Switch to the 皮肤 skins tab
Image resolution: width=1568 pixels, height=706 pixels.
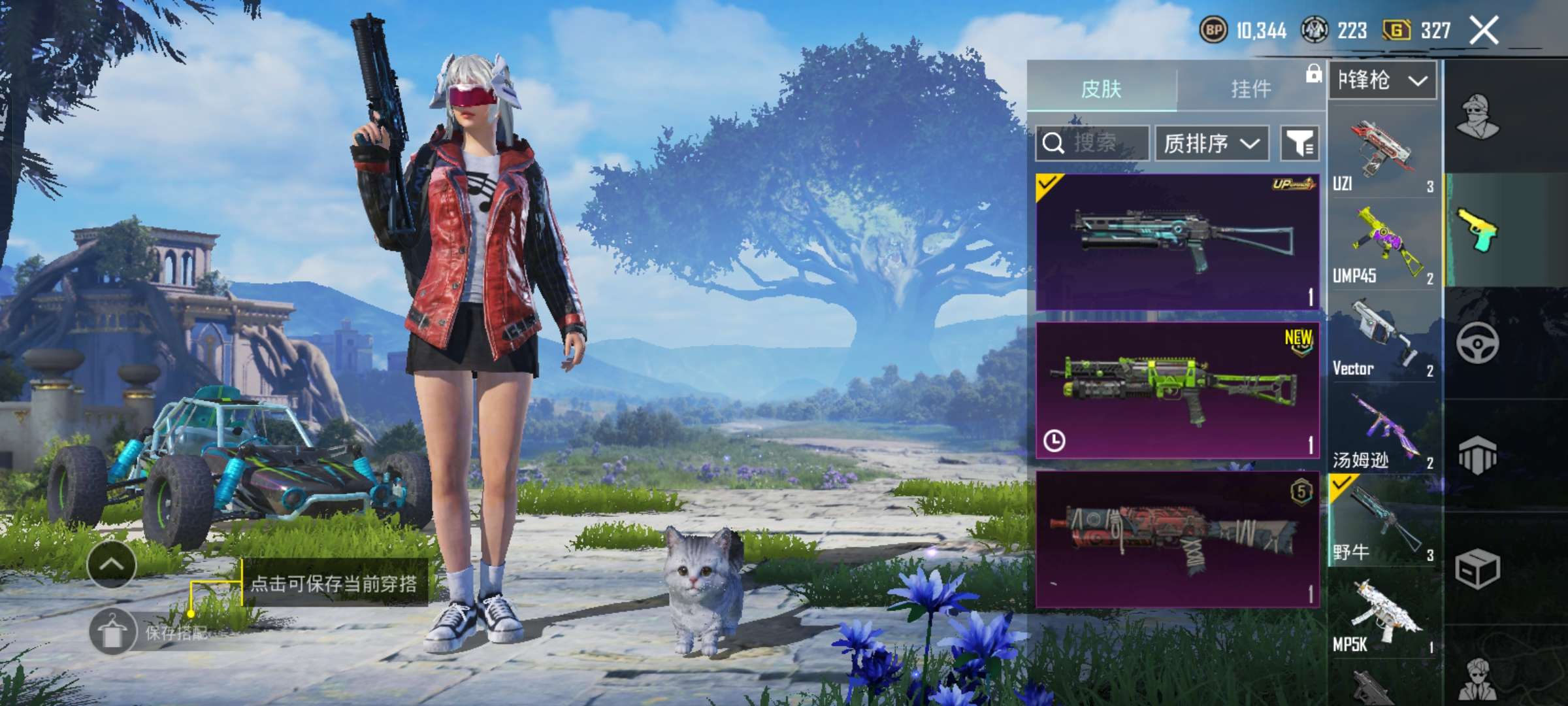point(1102,88)
